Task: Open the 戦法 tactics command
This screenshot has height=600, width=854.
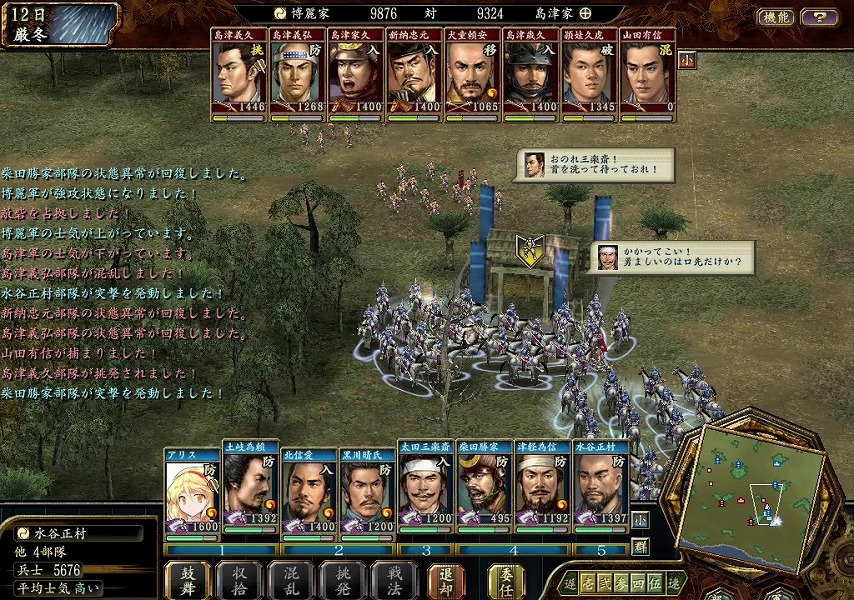Action: coord(393,579)
